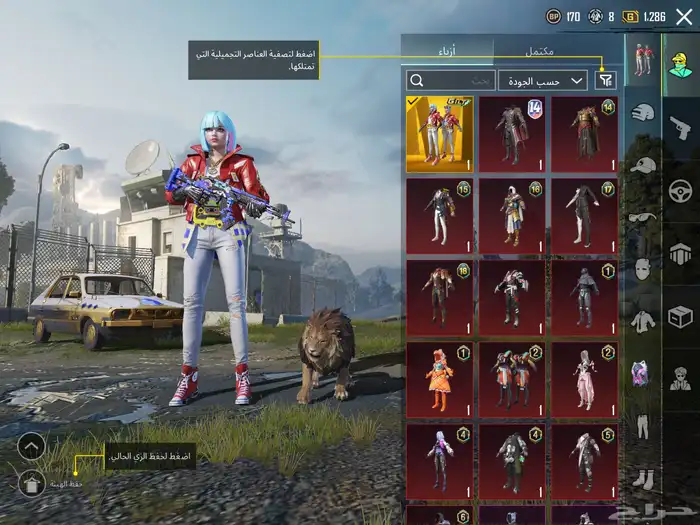Open the boots footwear category

[642, 479]
